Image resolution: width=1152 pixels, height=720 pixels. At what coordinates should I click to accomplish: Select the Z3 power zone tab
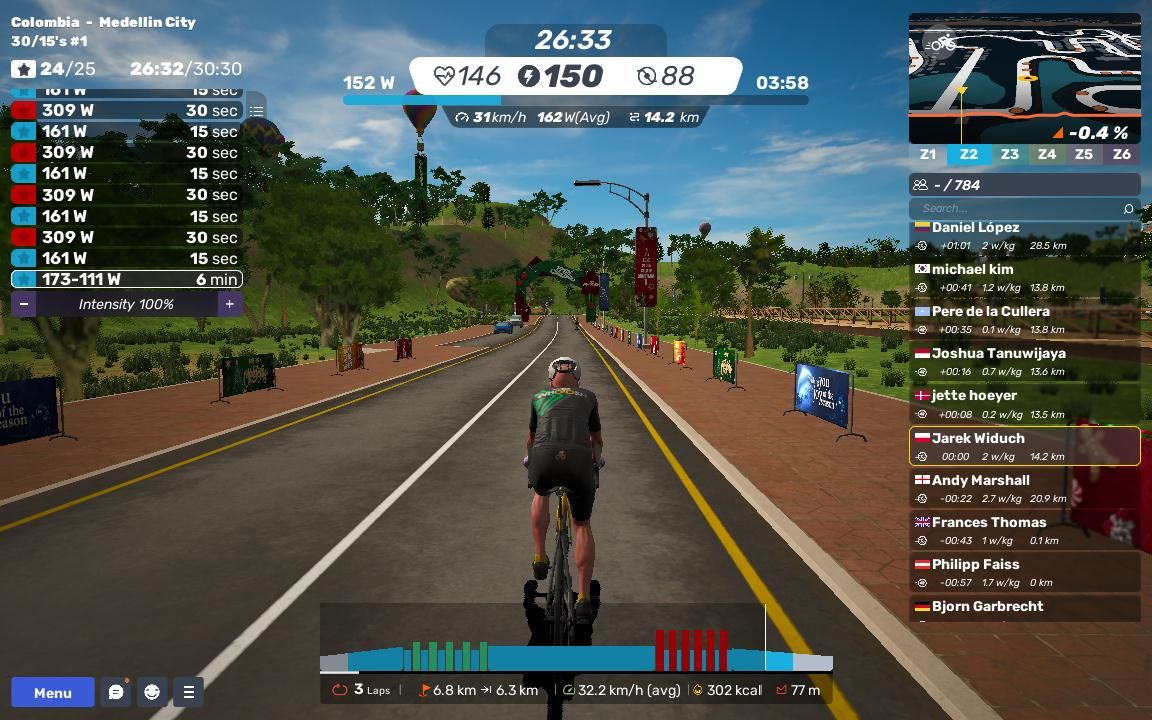1009,154
